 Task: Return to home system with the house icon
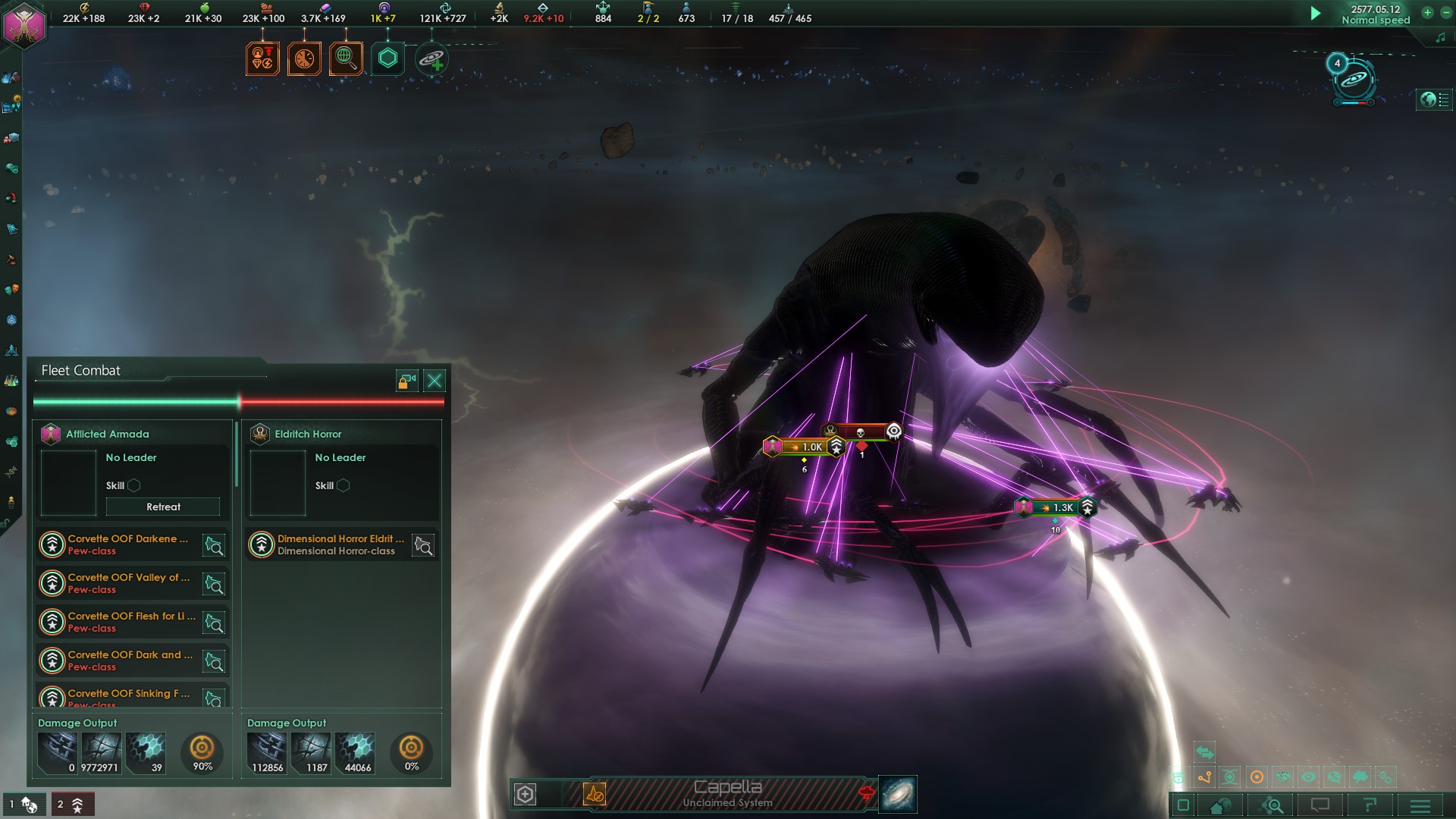pyautogui.click(x=1219, y=806)
